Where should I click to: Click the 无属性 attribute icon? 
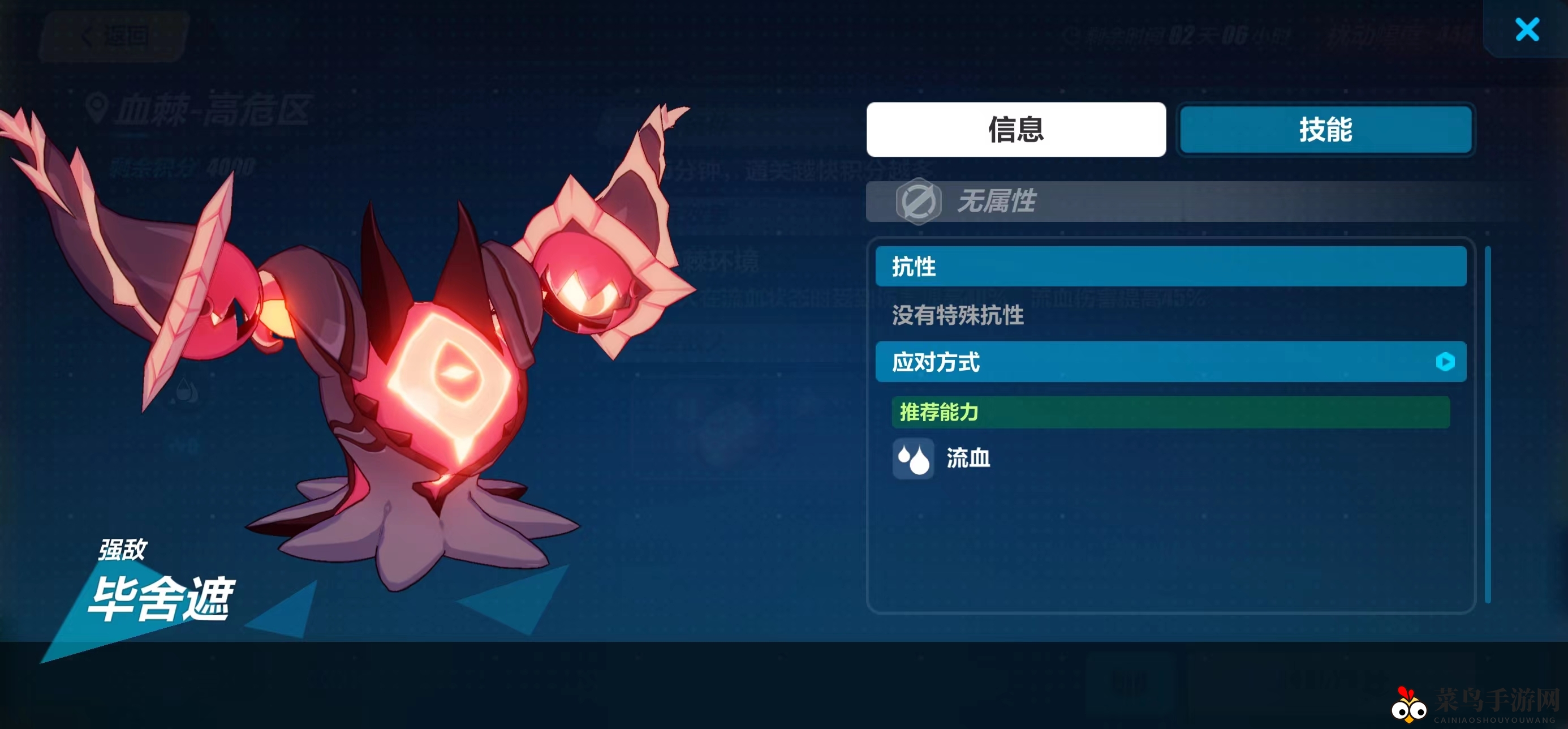click(918, 201)
